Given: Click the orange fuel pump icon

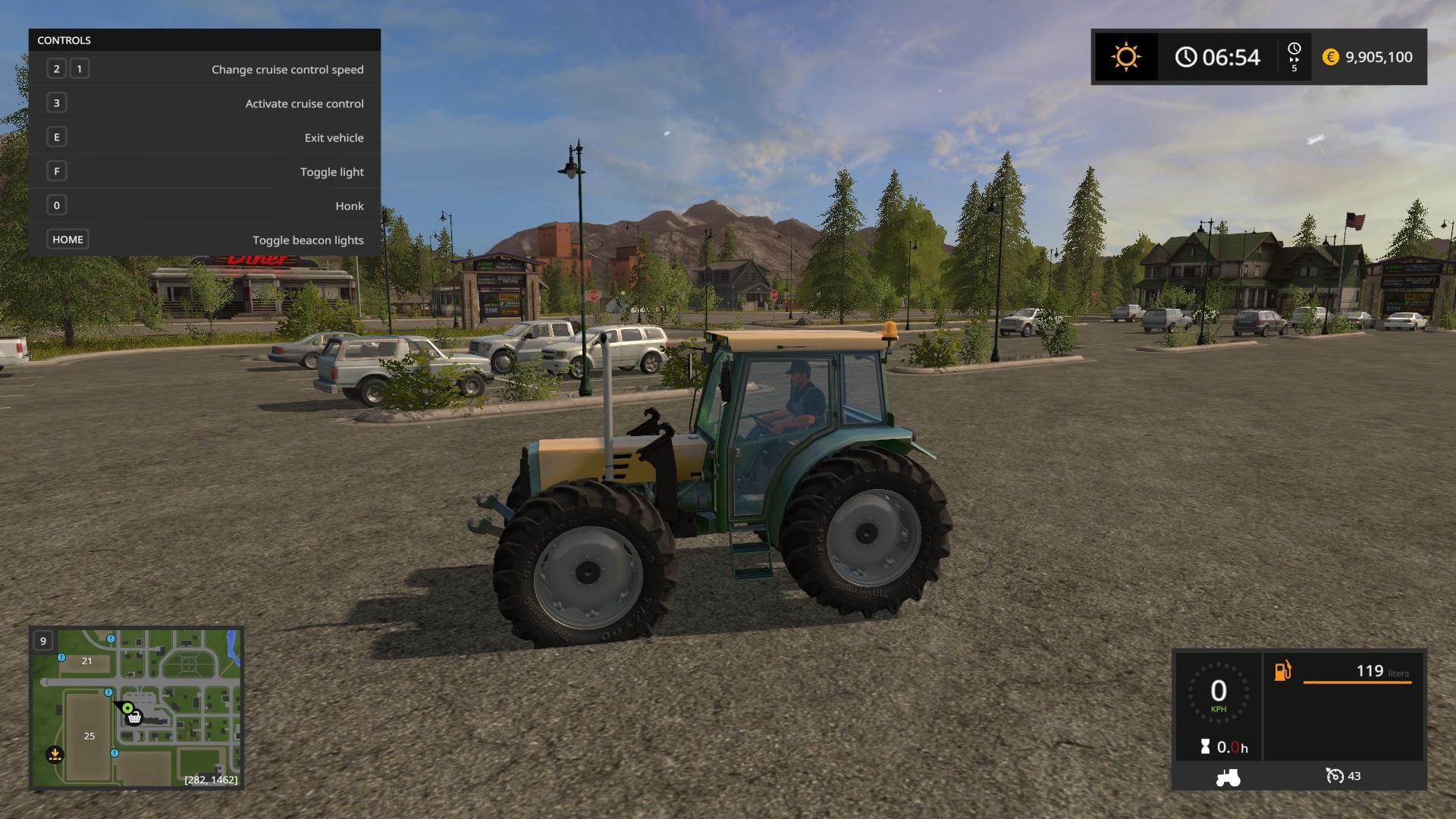Looking at the screenshot, I should [1282, 671].
